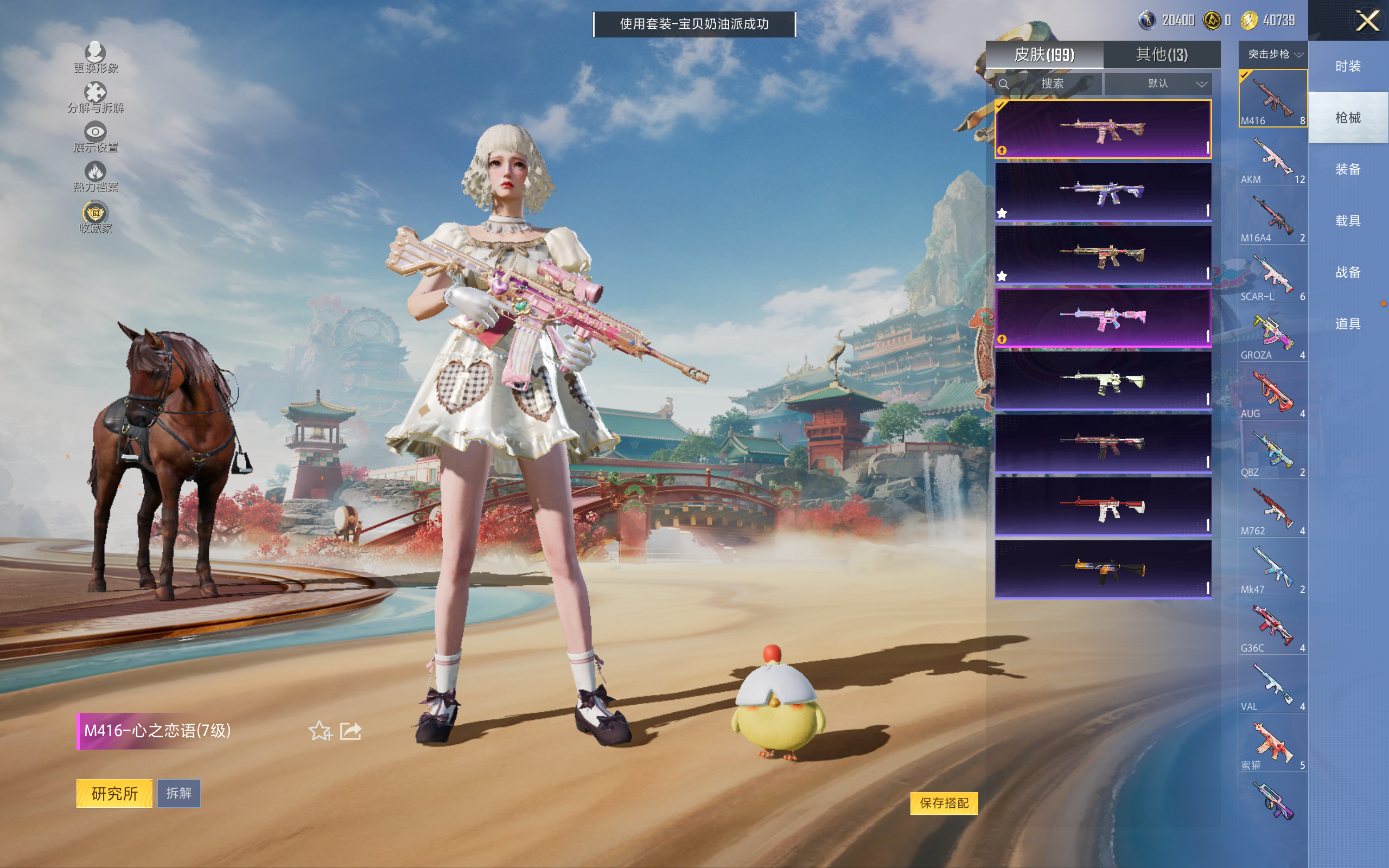
Task: Pick the M762 weapon entry
Action: (x=1272, y=510)
